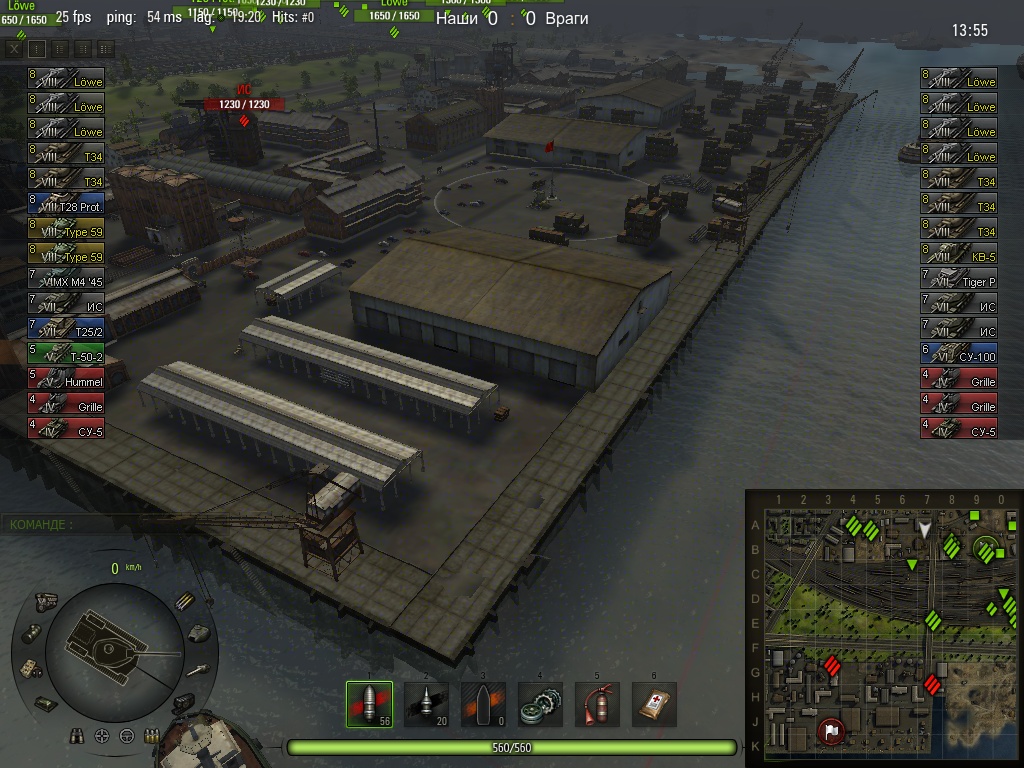Choose the СУ-100 enemy roster entry
The image size is (1024, 768).
pyautogui.click(x=959, y=356)
